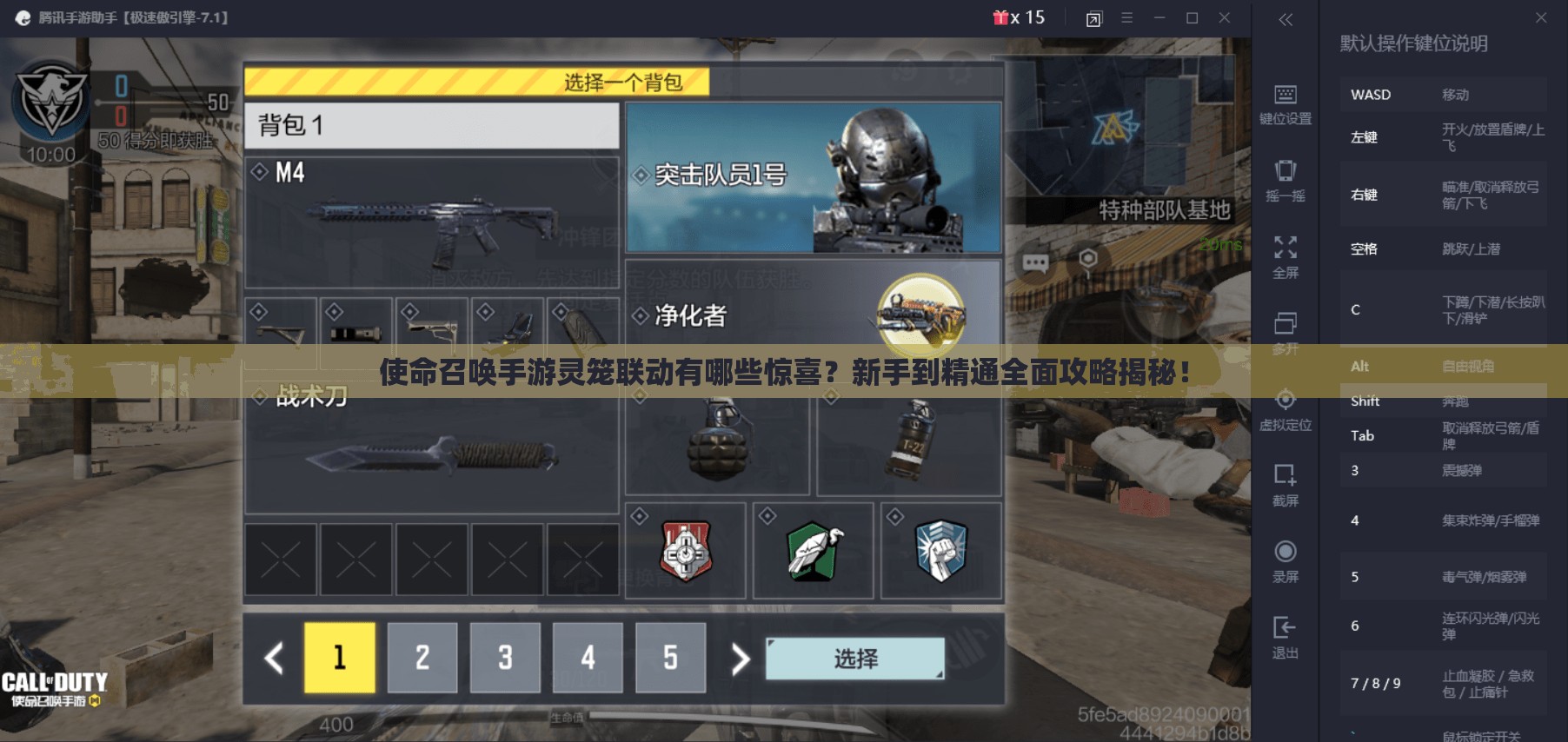Go to next backpack page with right arrow
Viewport: 1568px width, 742px height.
coord(738,659)
